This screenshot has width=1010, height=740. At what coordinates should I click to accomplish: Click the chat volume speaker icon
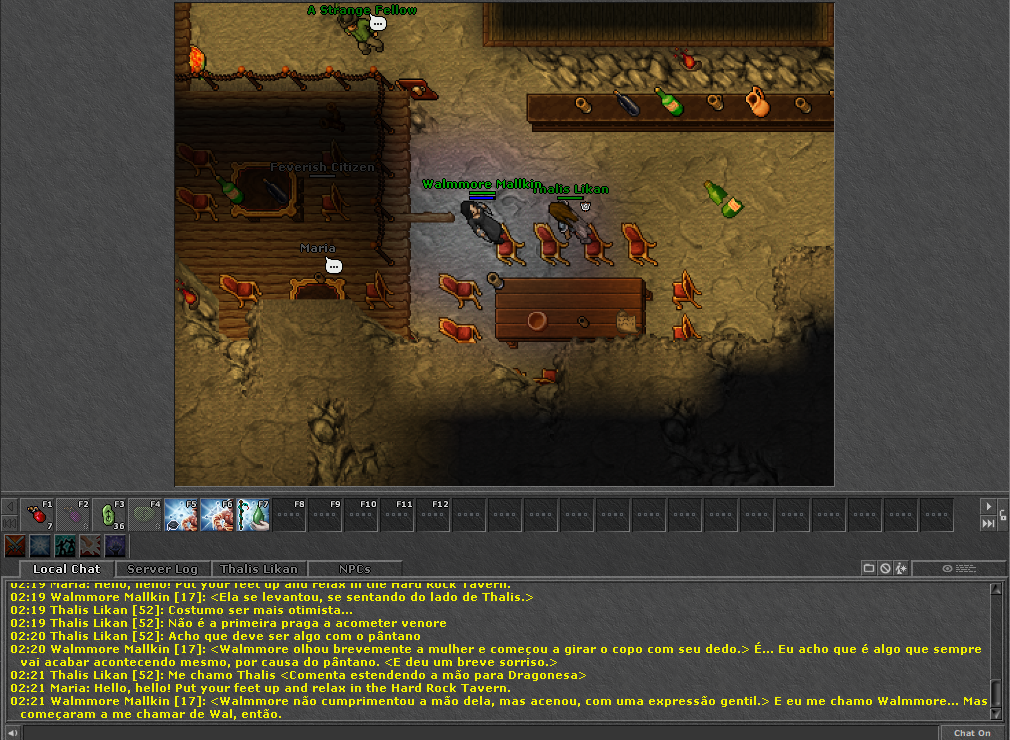(x=11, y=733)
